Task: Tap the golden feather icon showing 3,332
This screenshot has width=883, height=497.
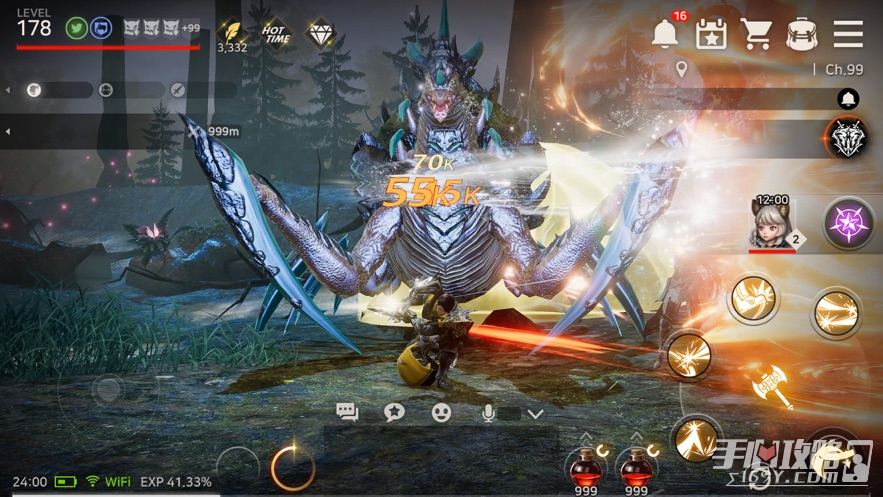Action: (x=232, y=32)
